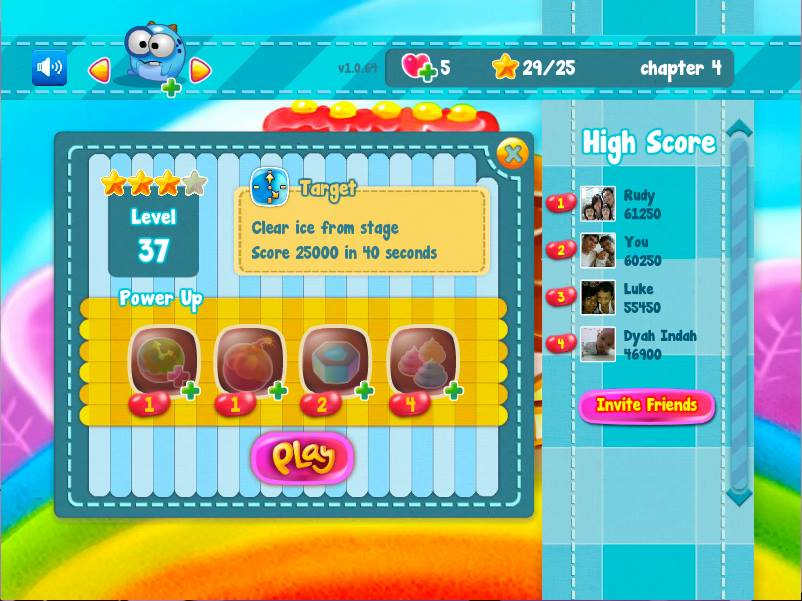
Task: Add more lives with the heart plus icon
Action: click(419, 68)
